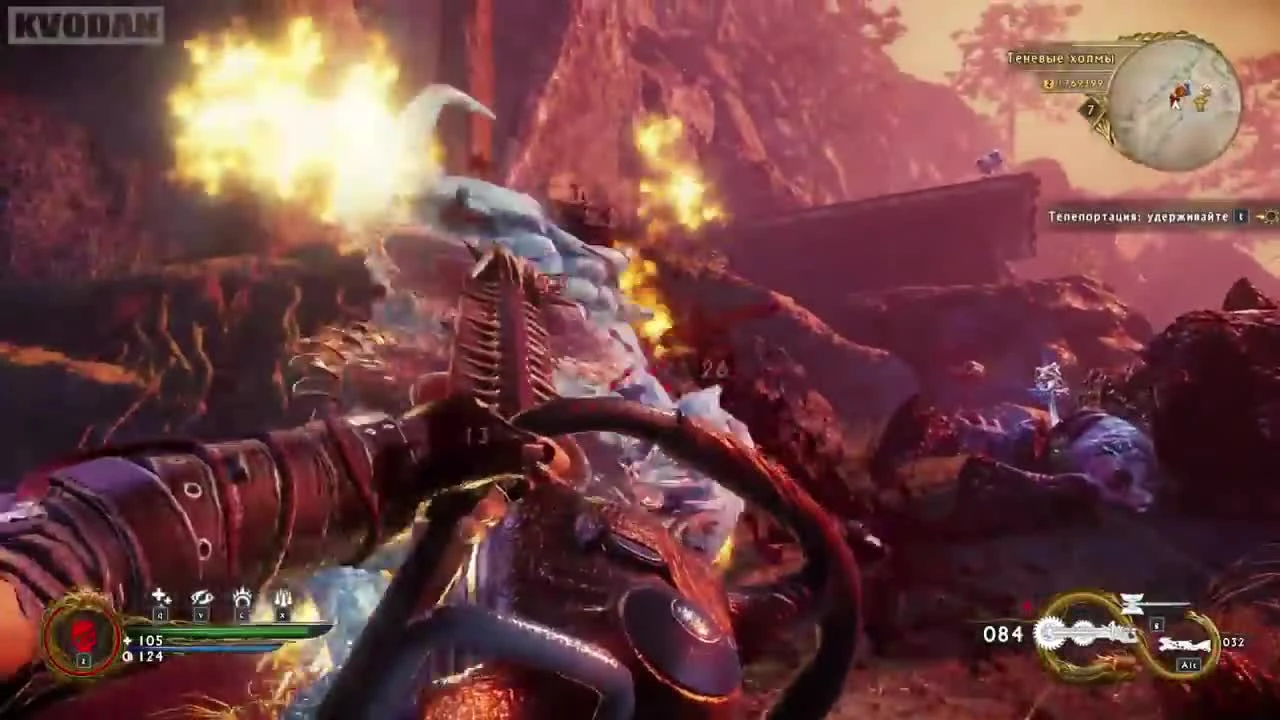
Task: Activate the healing ability bound to Q
Action: click(162, 596)
